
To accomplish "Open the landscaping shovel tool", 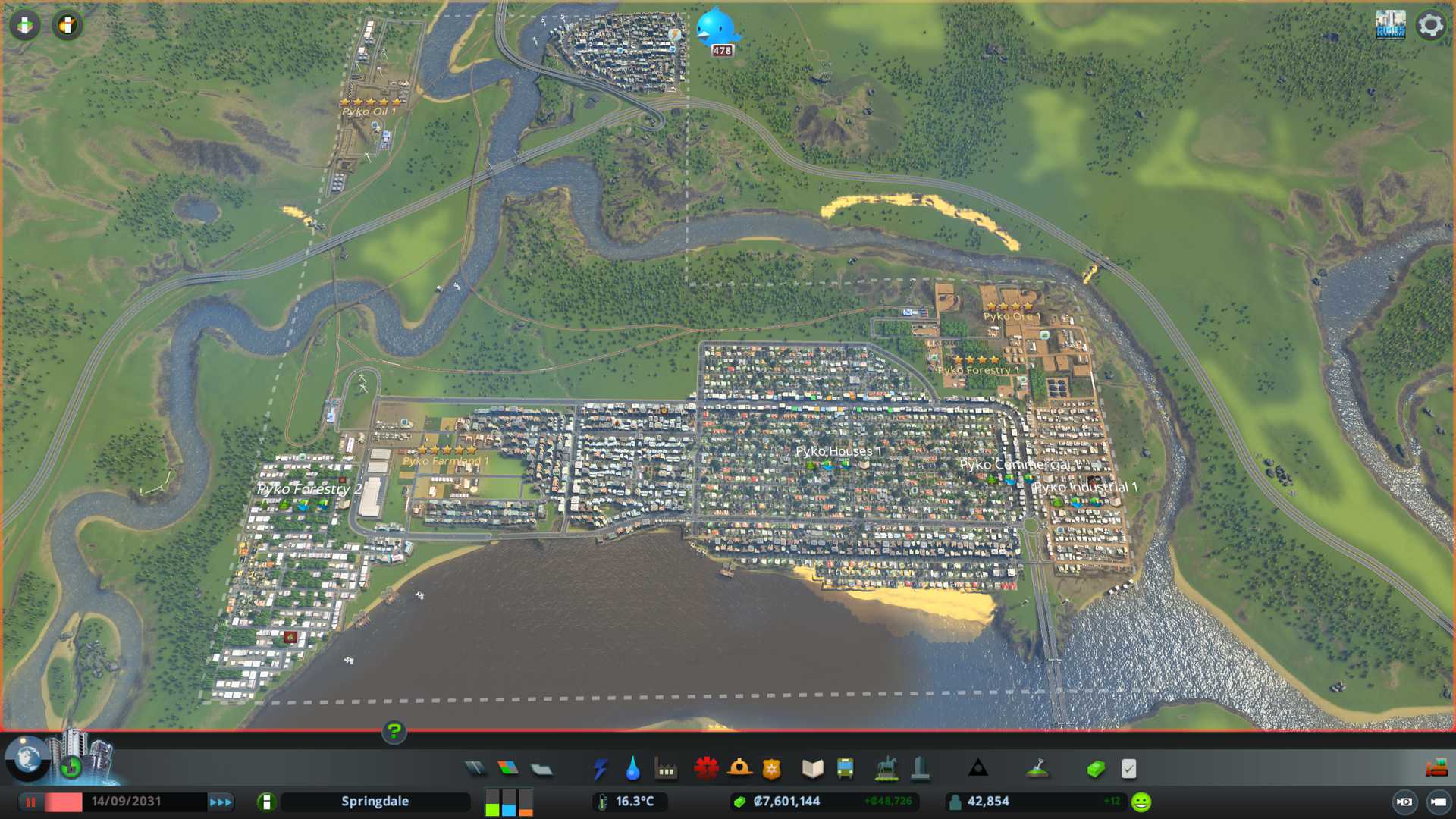I will coord(1037,769).
